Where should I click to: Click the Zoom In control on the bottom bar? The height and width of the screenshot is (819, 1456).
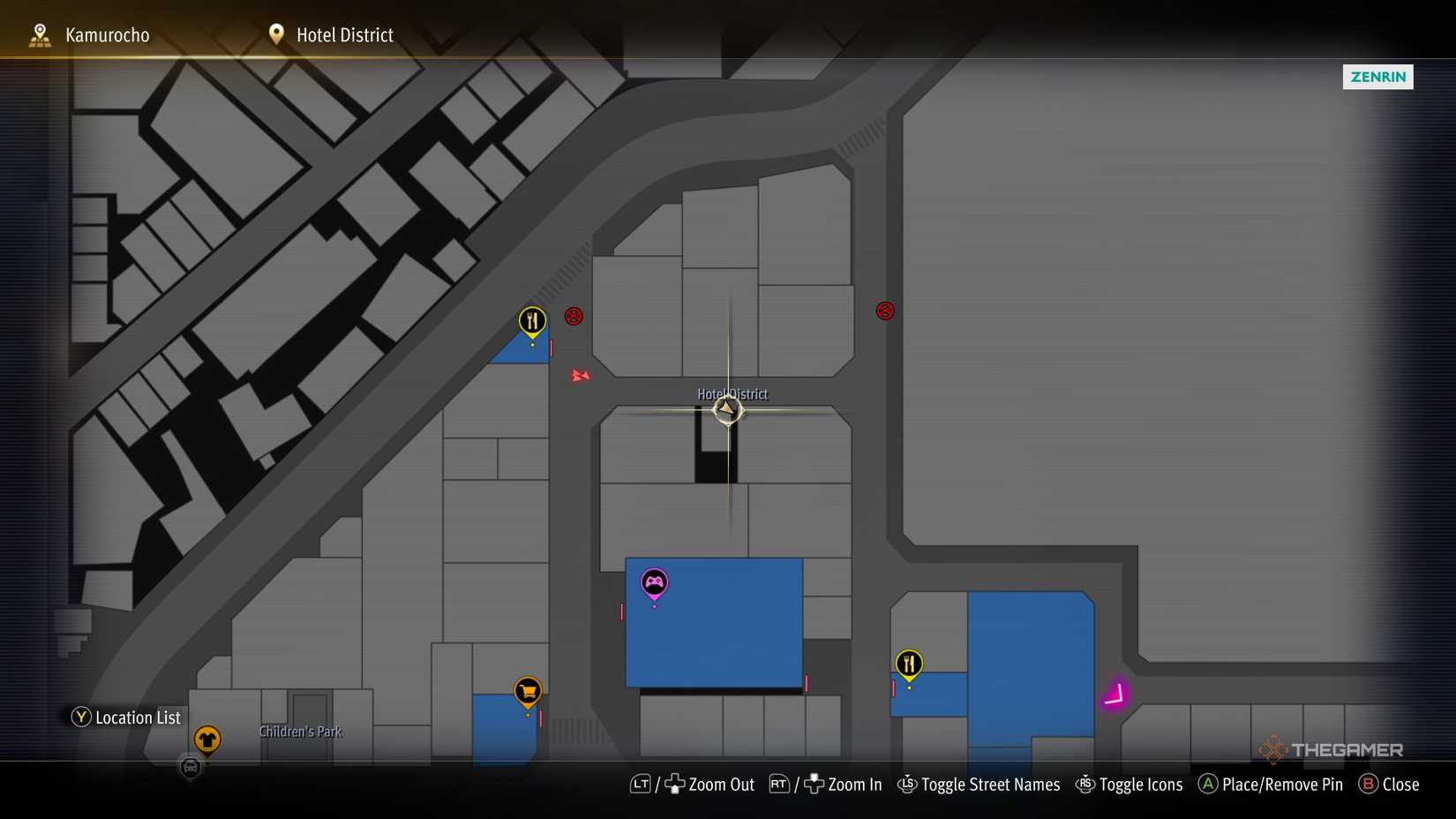841,785
